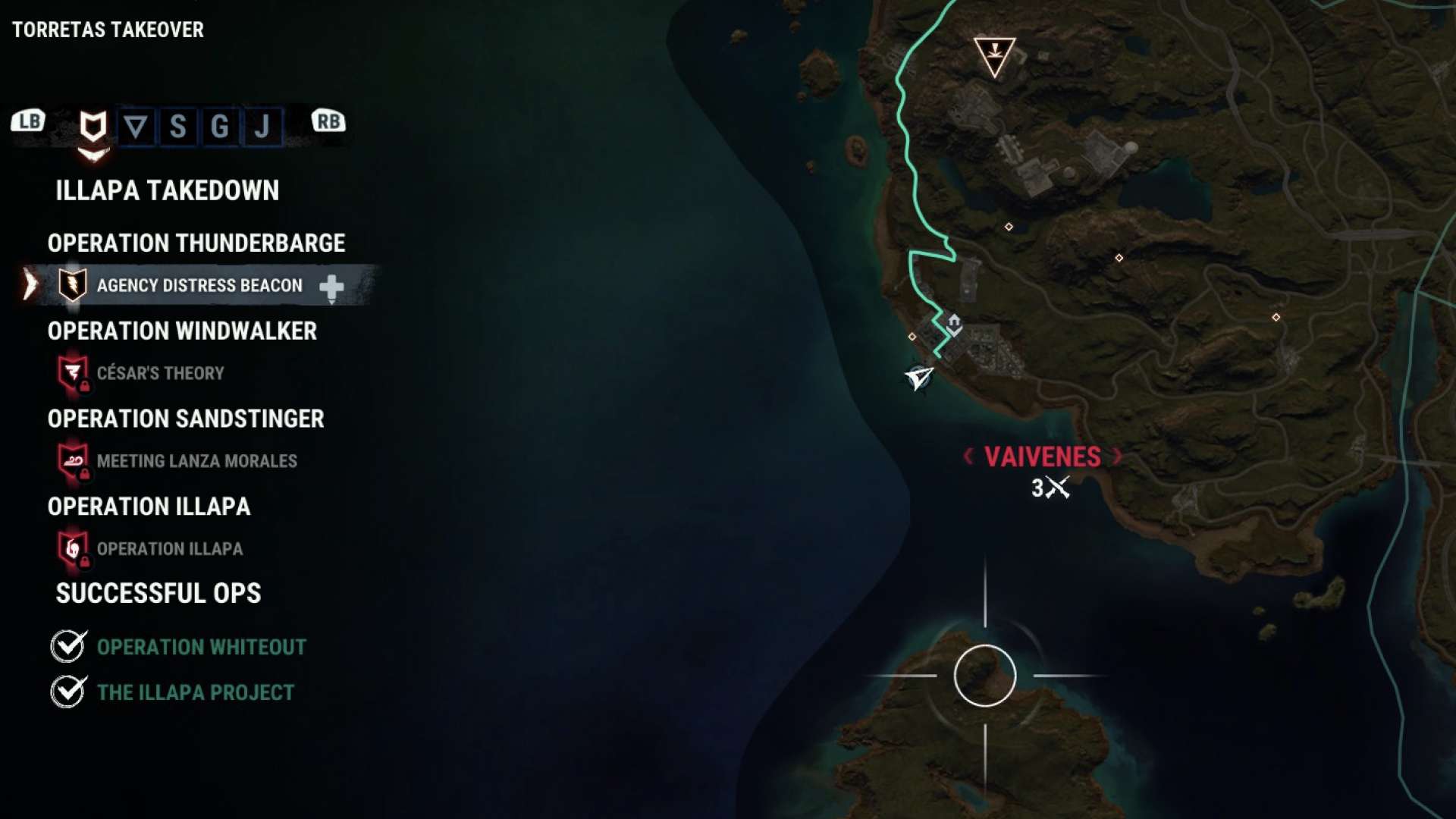Click the white player arrow marker

tap(919, 377)
